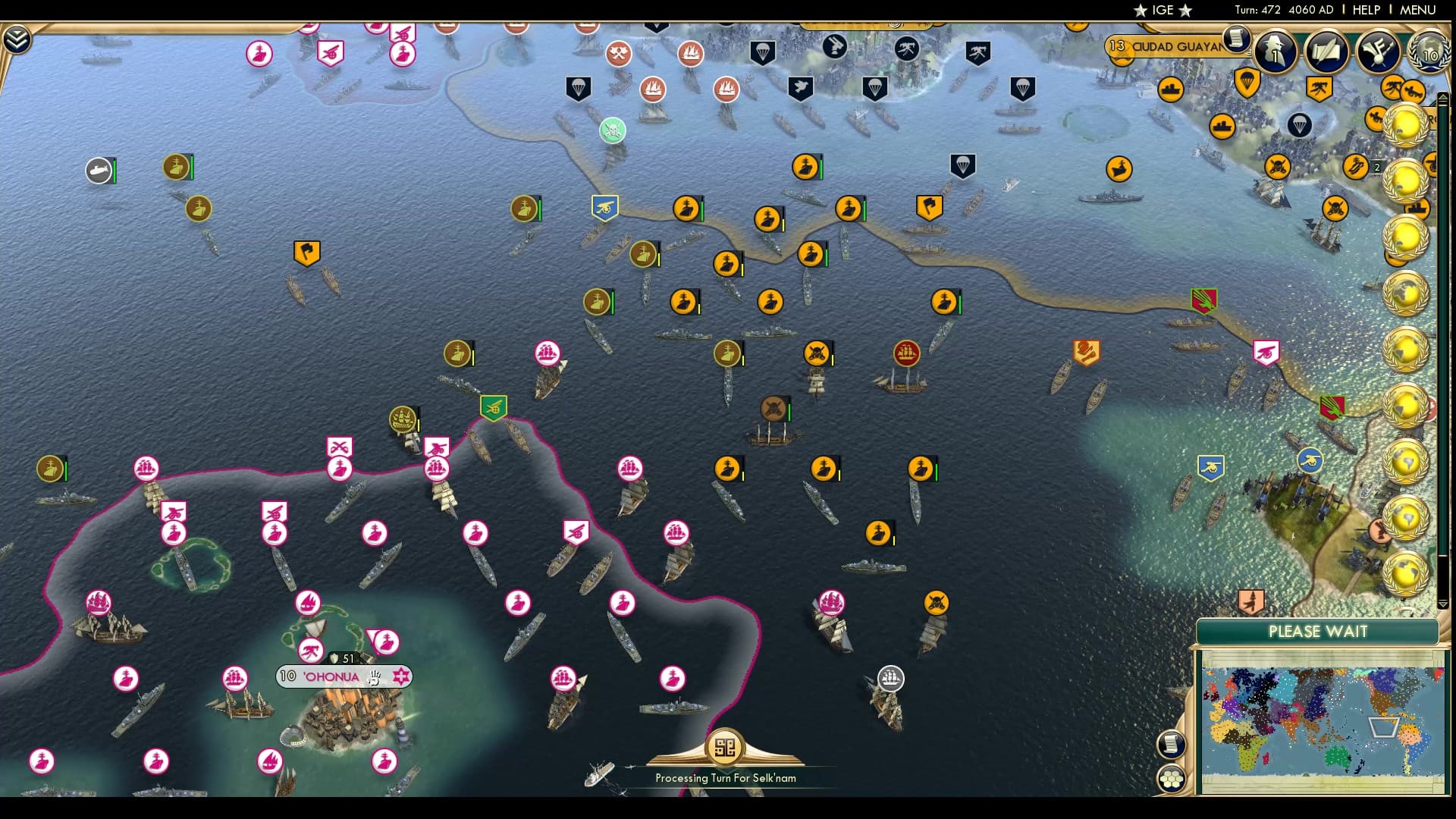1456x819 pixels.
Task: Open the notification log scroll above the minimap
Action: pyautogui.click(x=1172, y=744)
